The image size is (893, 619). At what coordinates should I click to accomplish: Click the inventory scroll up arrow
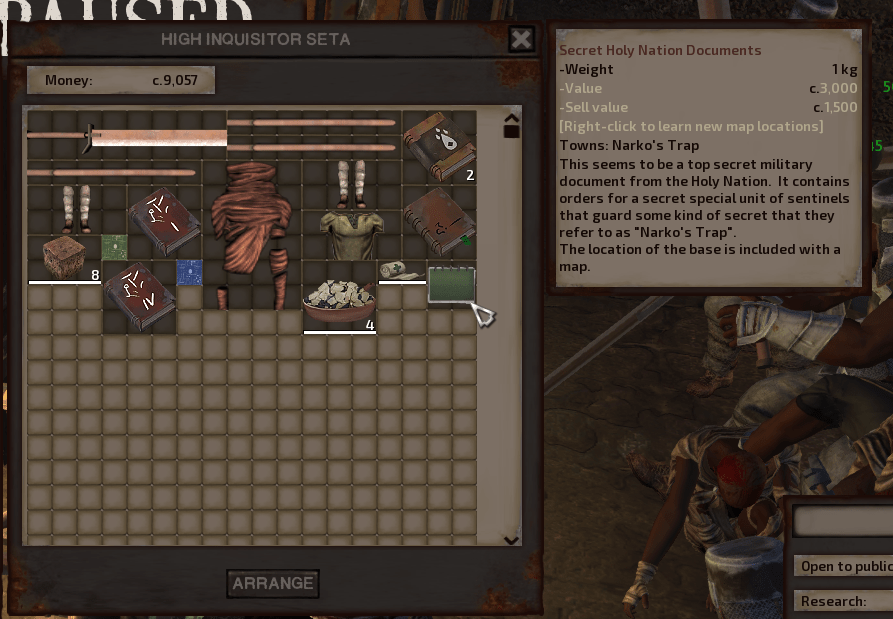pos(511,114)
